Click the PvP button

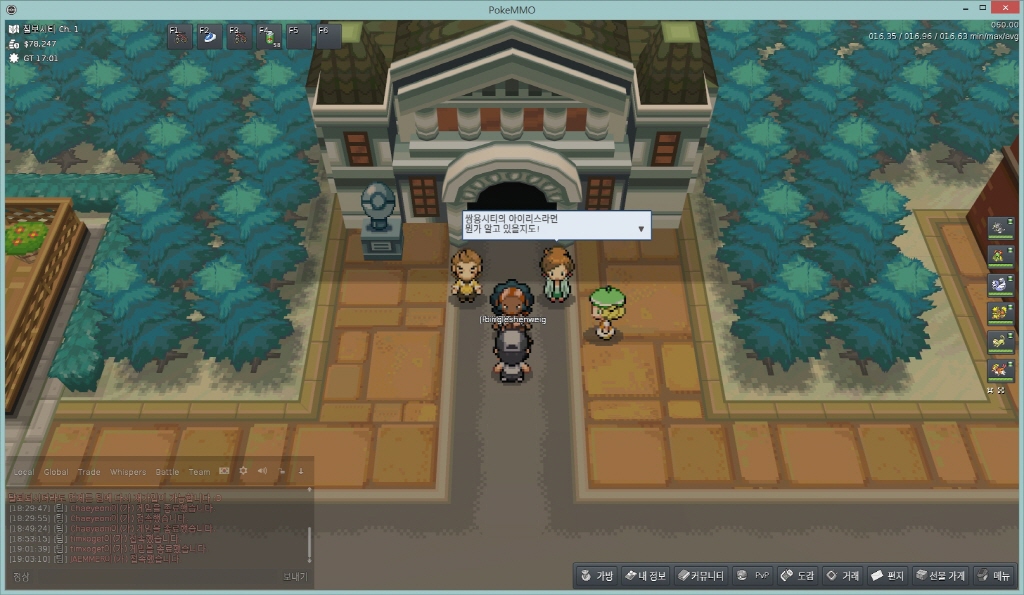click(x=753, y=576)
